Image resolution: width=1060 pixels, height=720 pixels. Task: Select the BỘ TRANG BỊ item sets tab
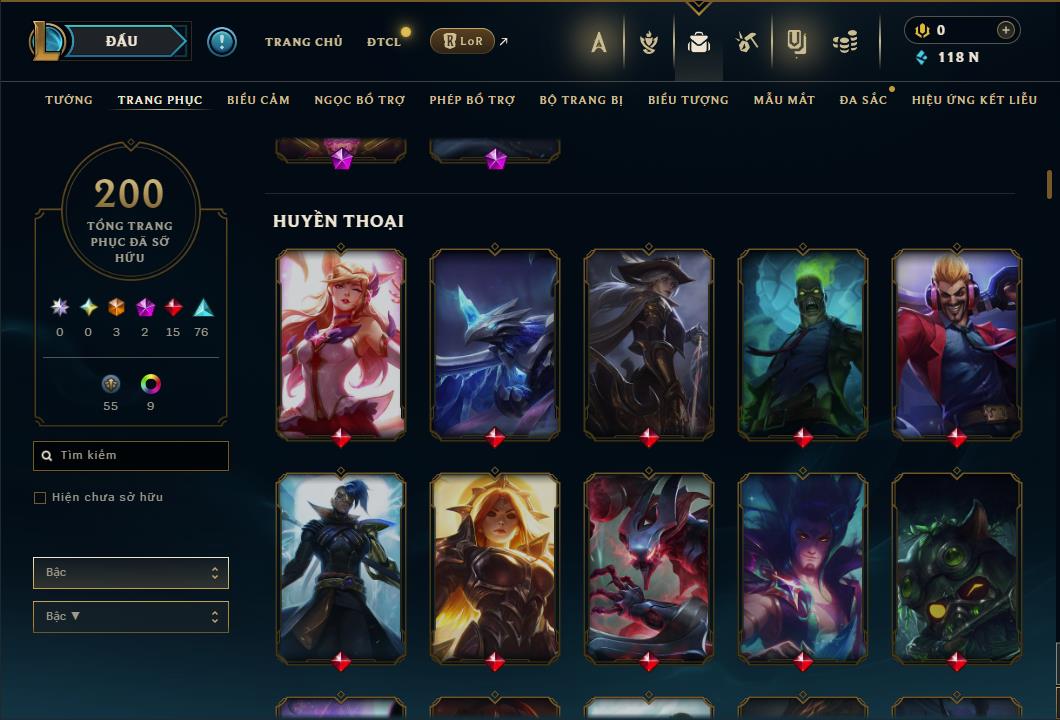(581, 100)
